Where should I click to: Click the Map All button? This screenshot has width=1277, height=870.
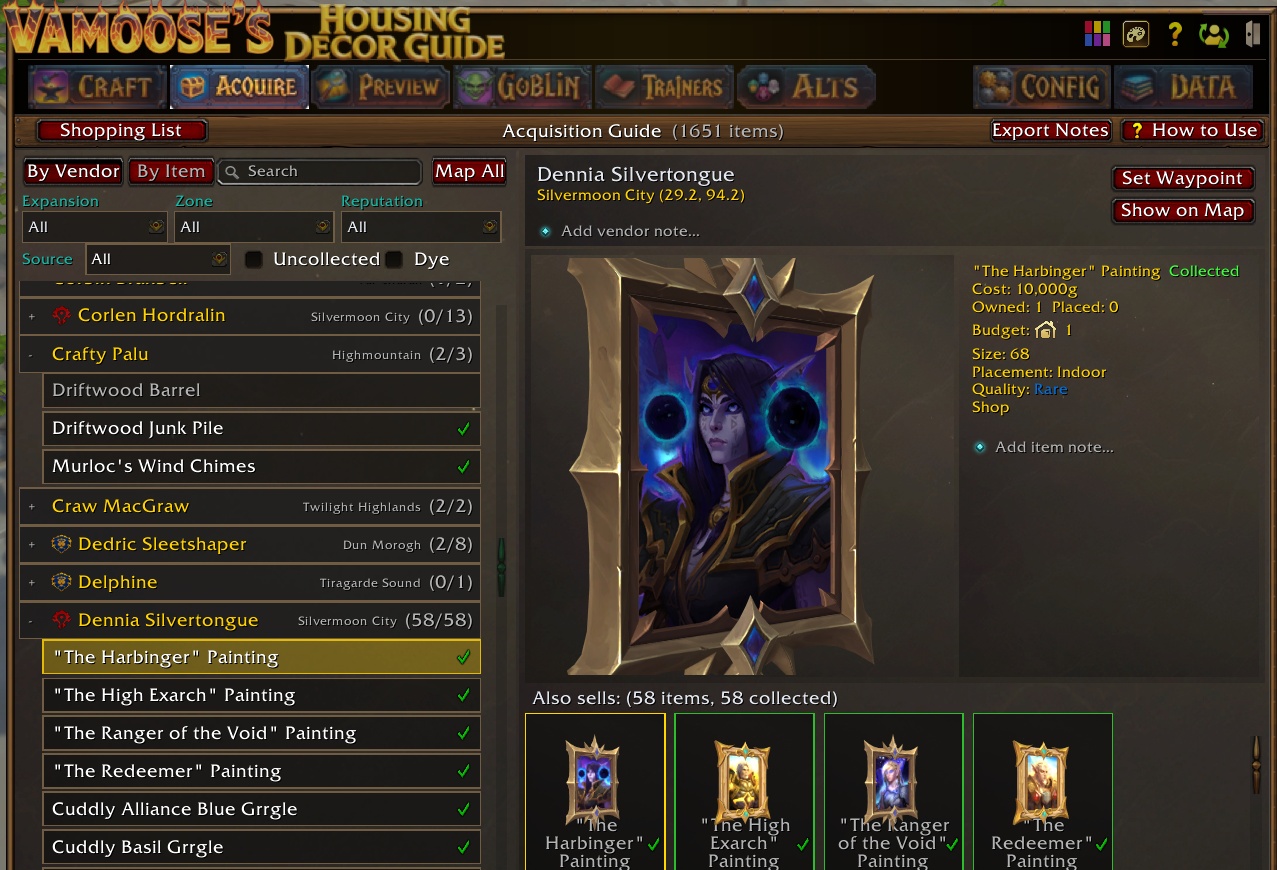(x=469, y=171)
